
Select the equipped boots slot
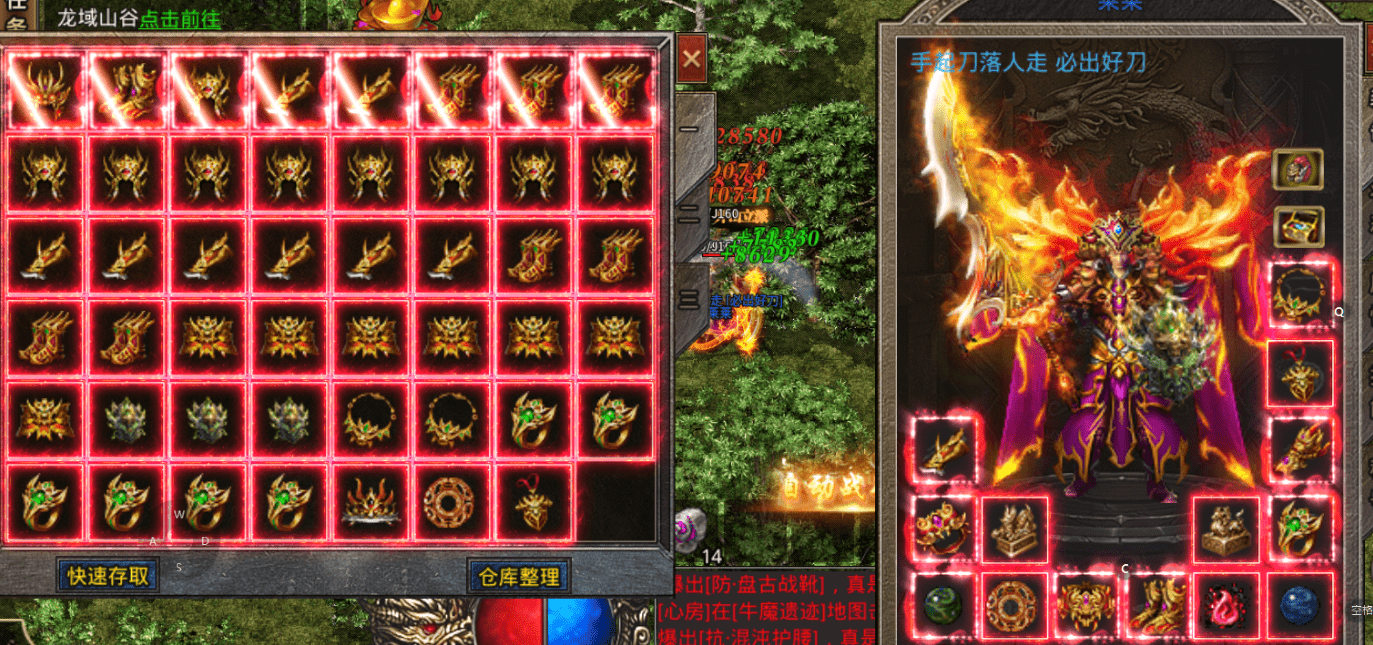pyautogui.click(x=1157, y=606)
